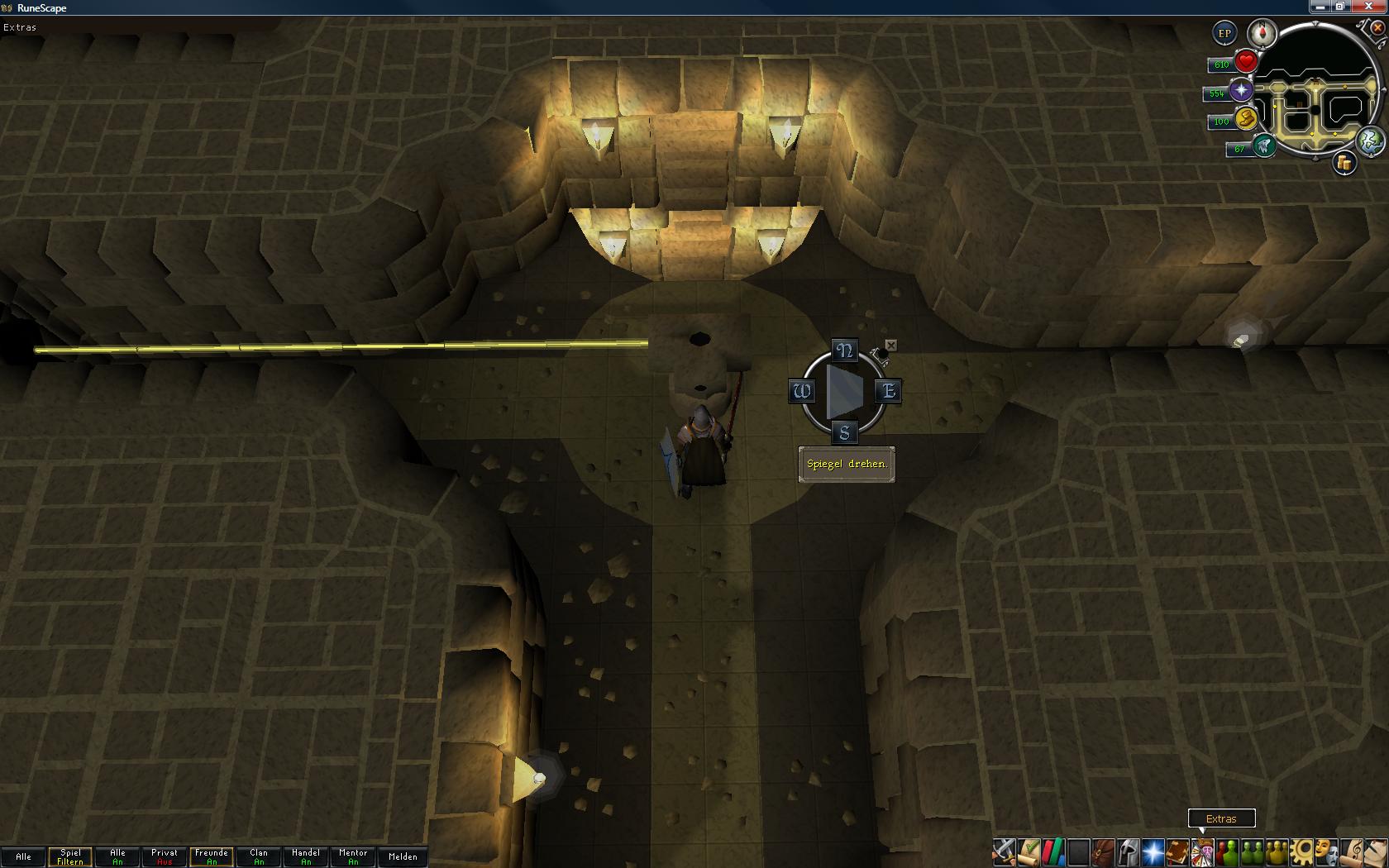Open the Clan chat tab
The image size is (1389, 868).
[x=259, y=856]
